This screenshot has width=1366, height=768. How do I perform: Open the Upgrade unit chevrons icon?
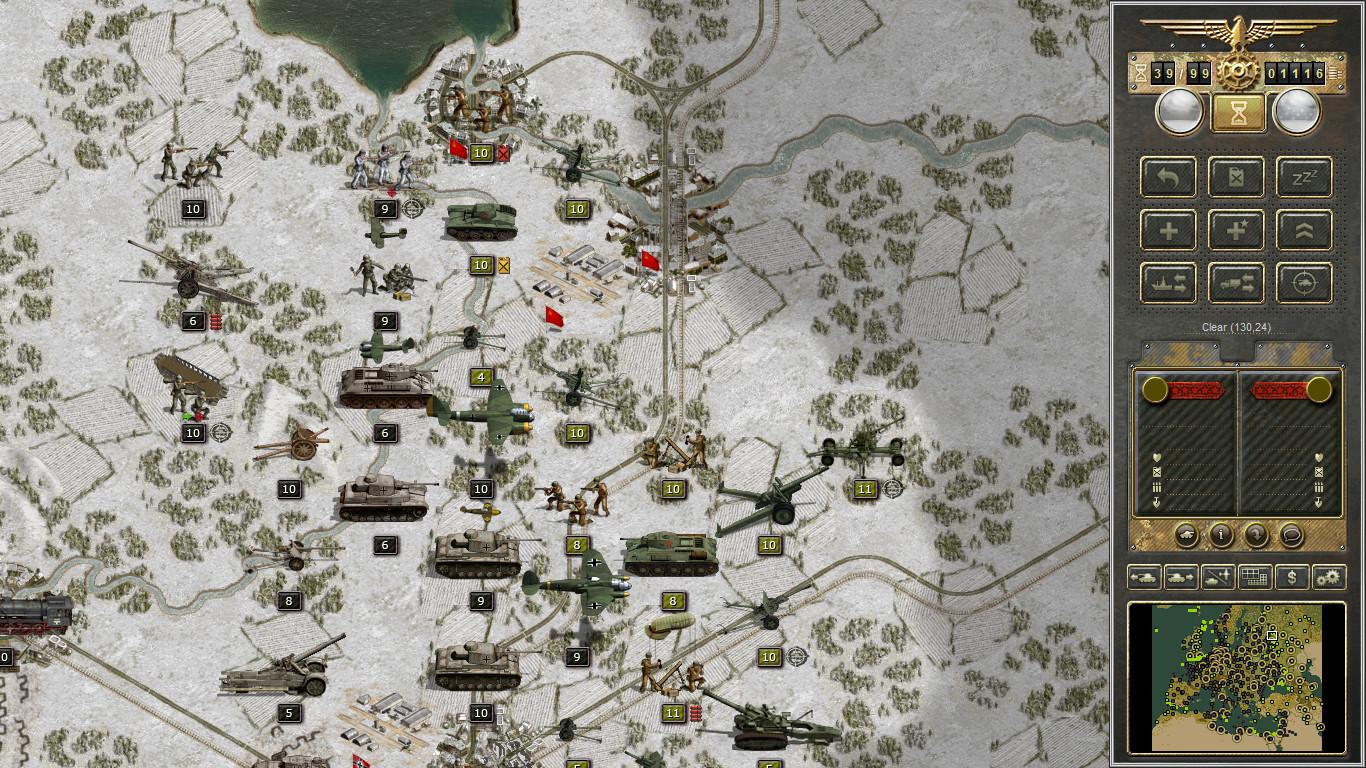click(1302, 229)
